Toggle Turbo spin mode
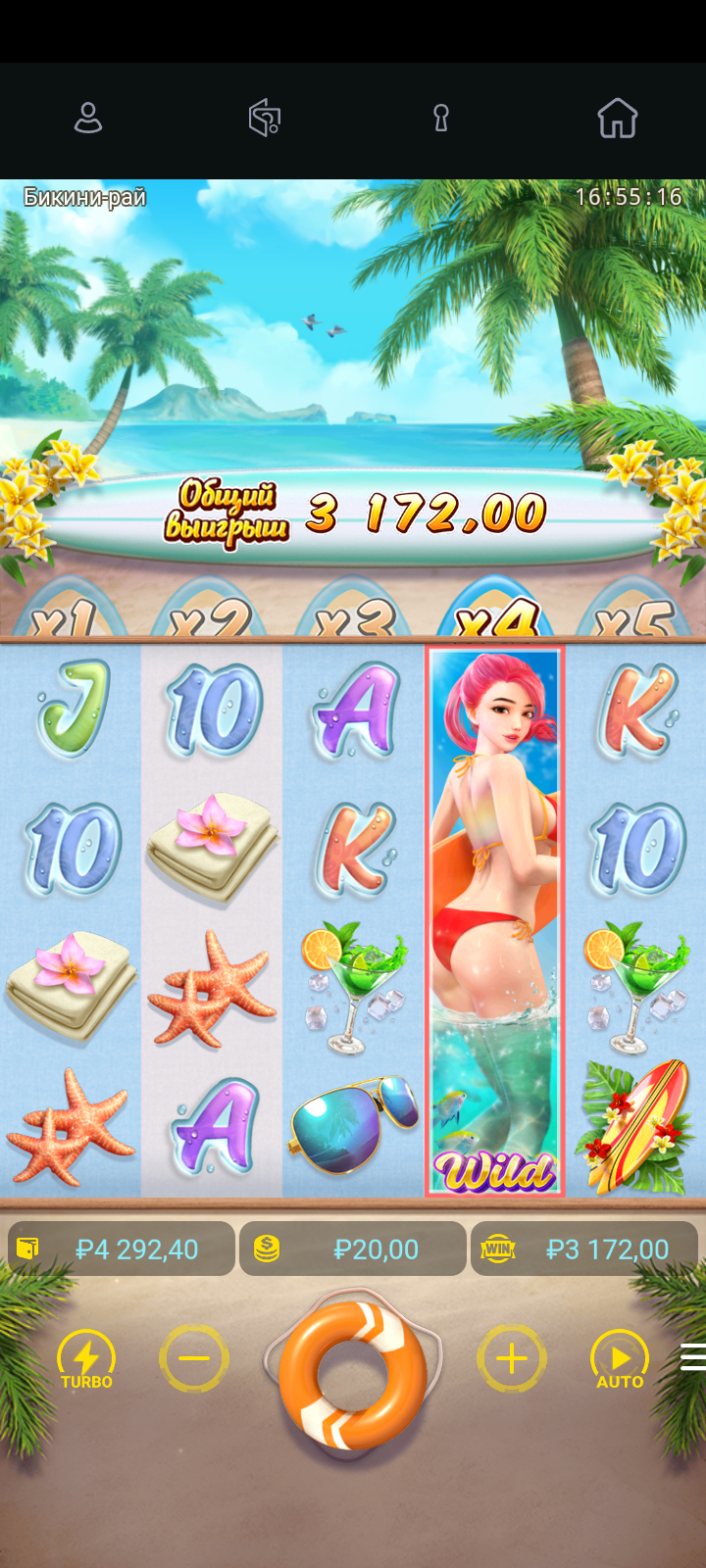706x1568 pixels. tap(86, 1359)
